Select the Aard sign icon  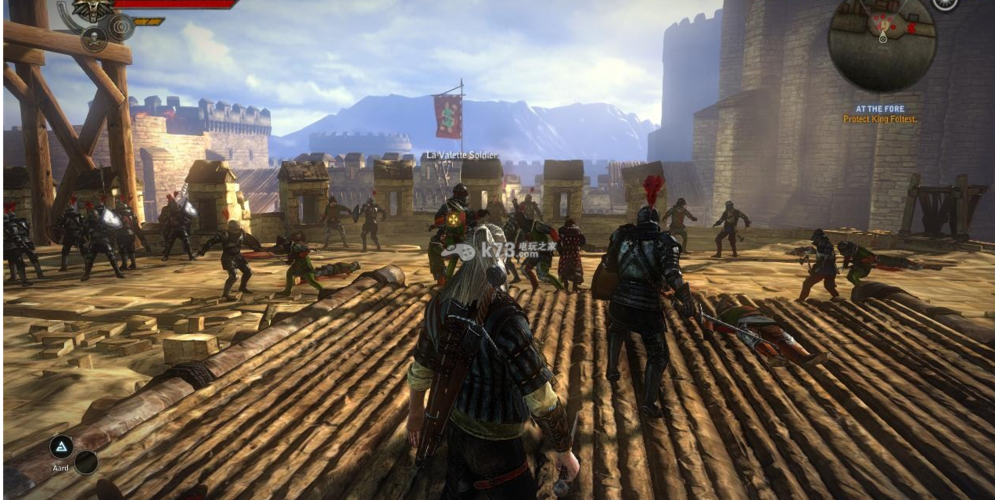[61, 447]
